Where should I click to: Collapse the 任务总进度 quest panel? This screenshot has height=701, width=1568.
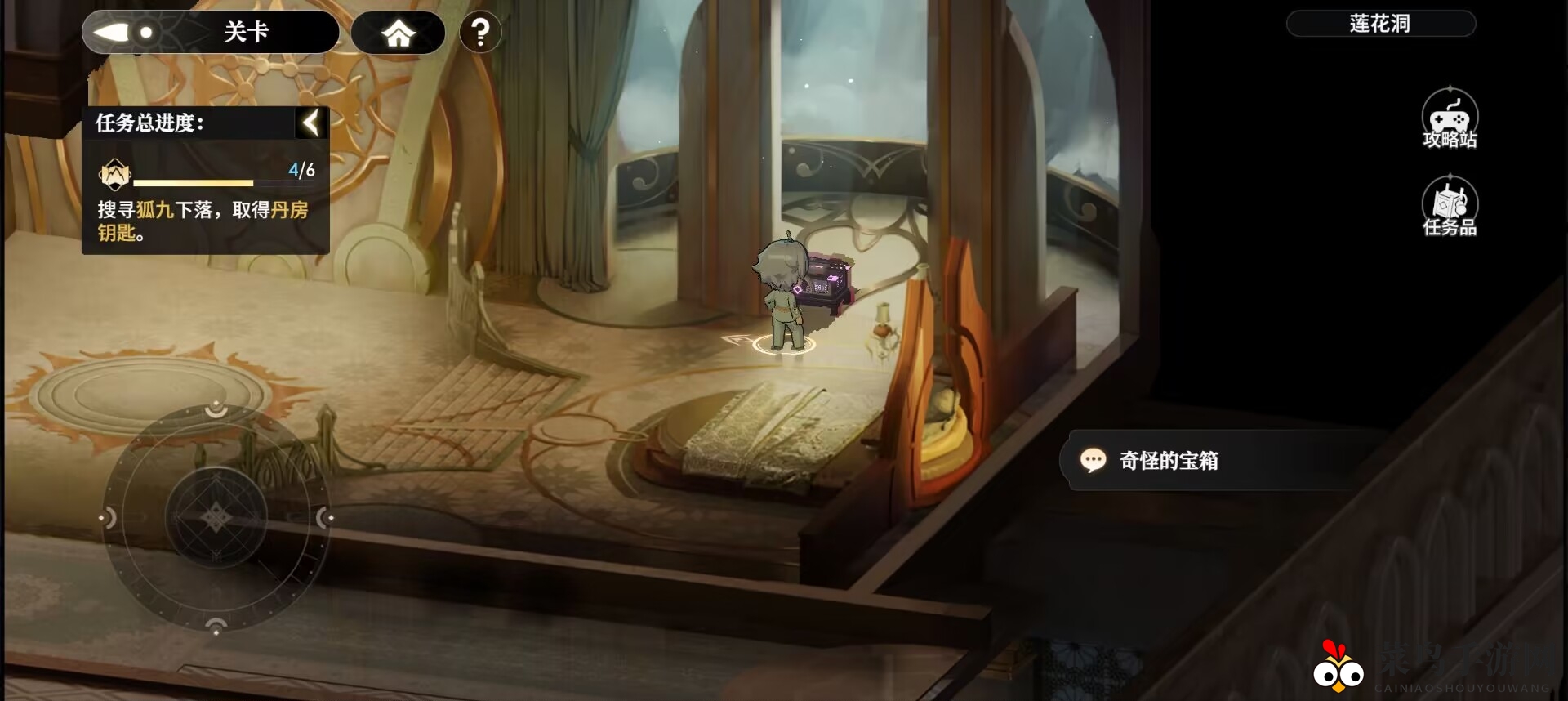[x=311, y=123]
